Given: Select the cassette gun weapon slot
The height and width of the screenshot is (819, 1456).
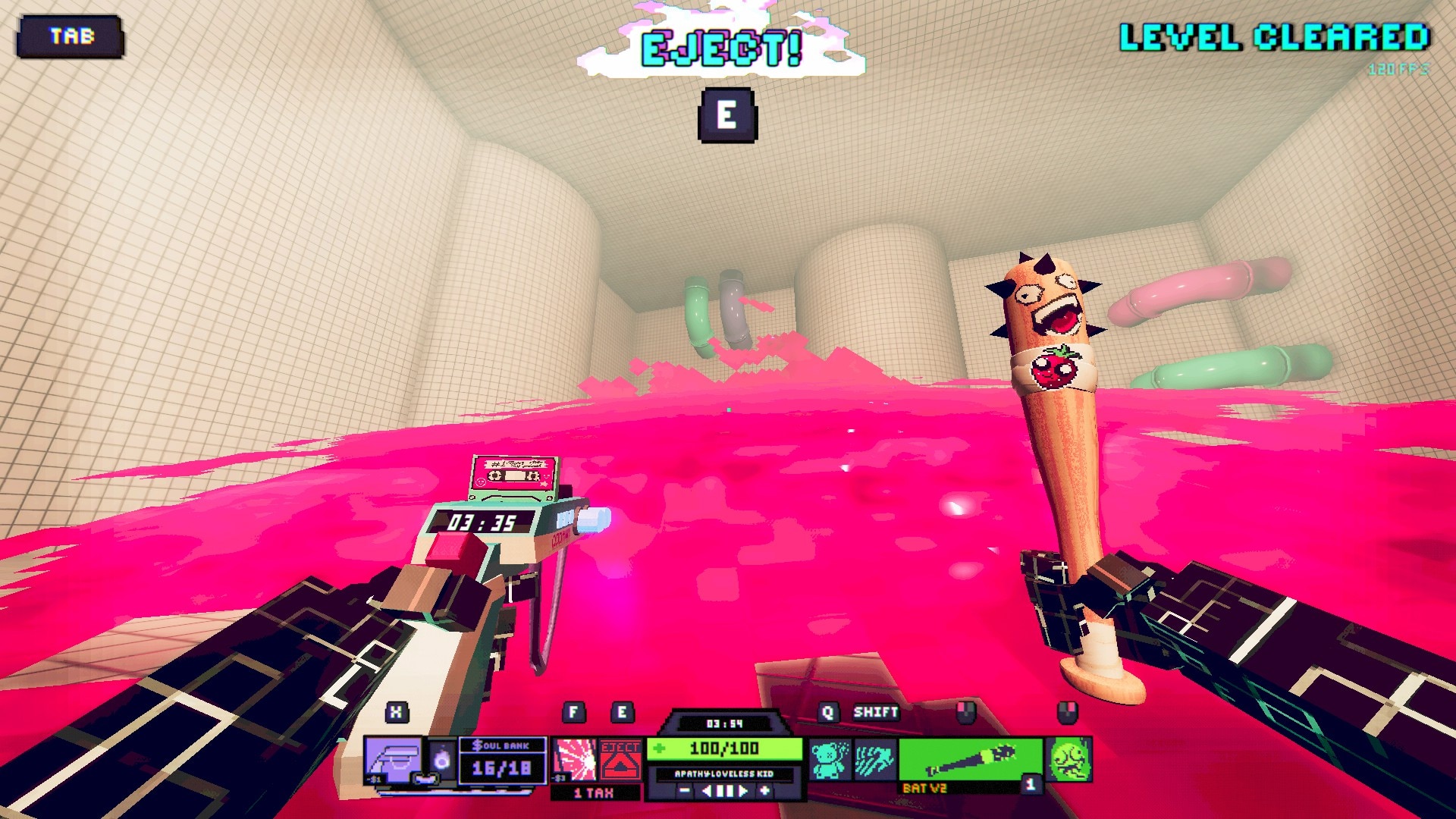Looking at the screenshot, I should coord(393,760).
